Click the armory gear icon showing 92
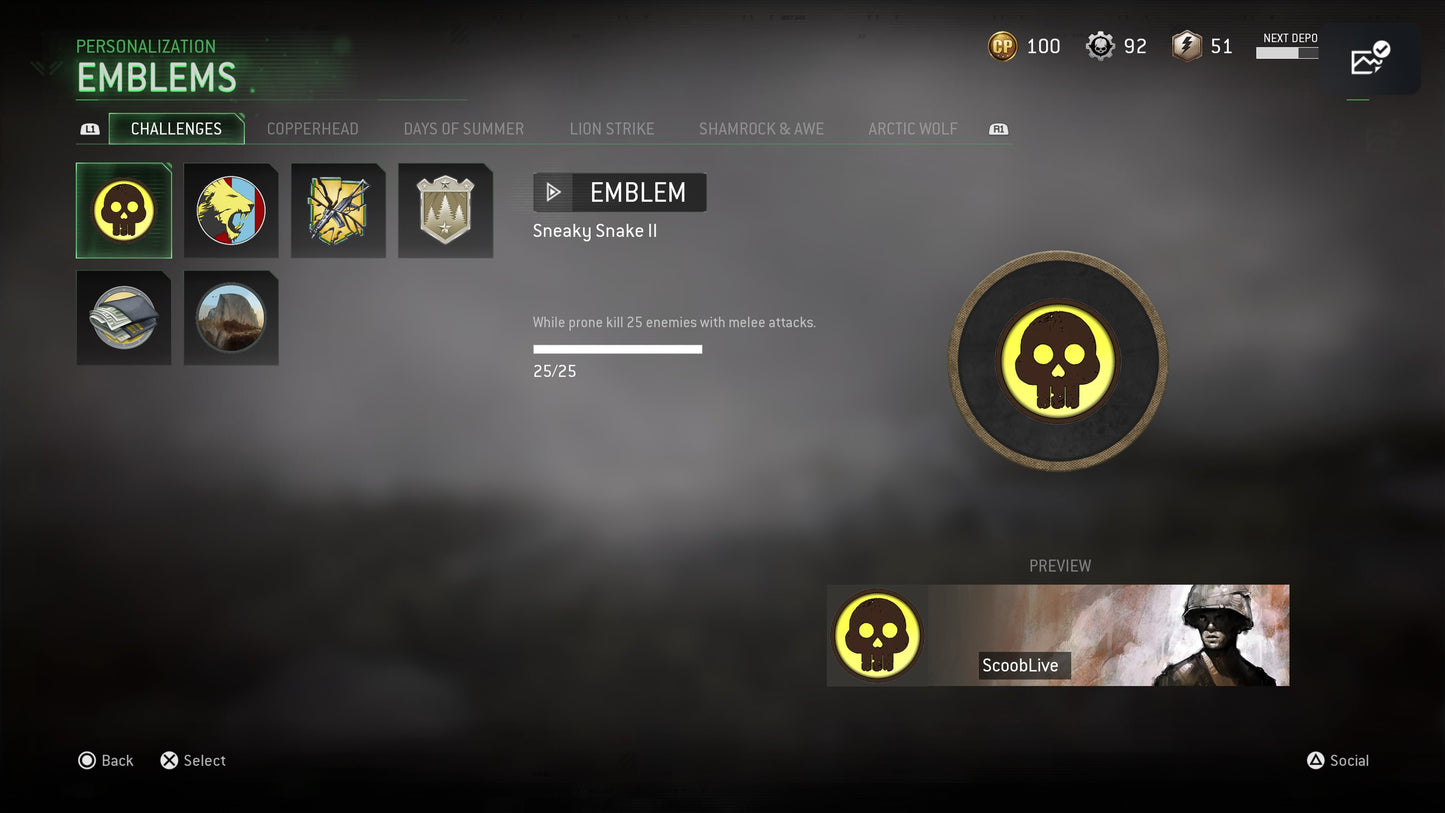Viewport: 1445px width, 813px height. tap(1099, 45)
